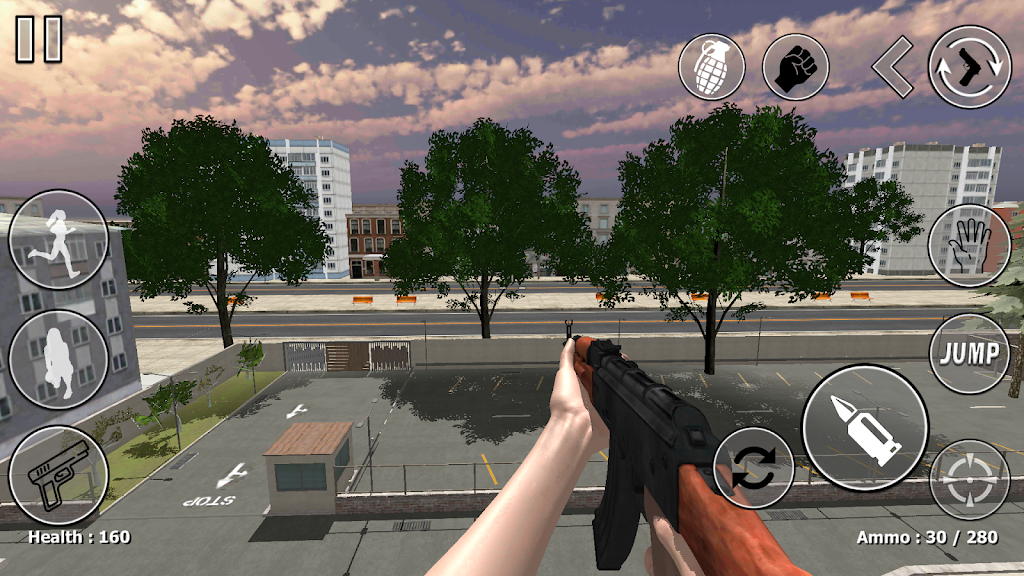
Task: Tap the left chevron arrow
Action: [892, 67]
